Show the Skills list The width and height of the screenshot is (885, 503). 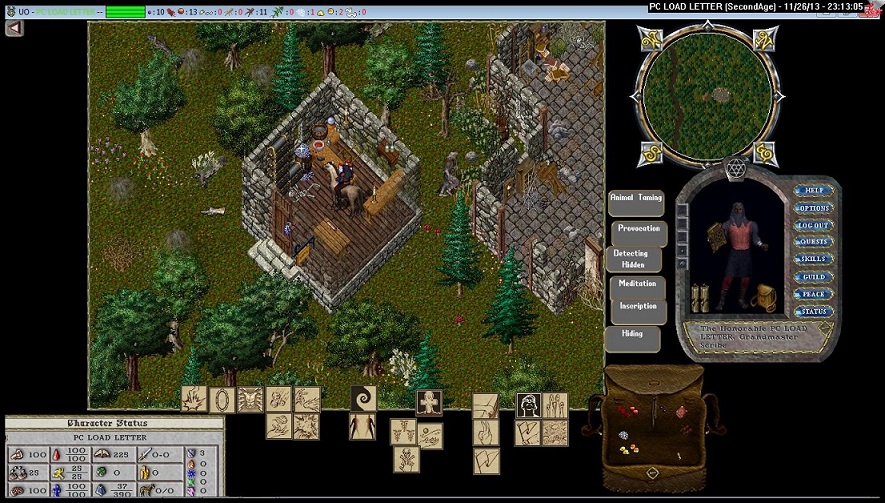813,259
